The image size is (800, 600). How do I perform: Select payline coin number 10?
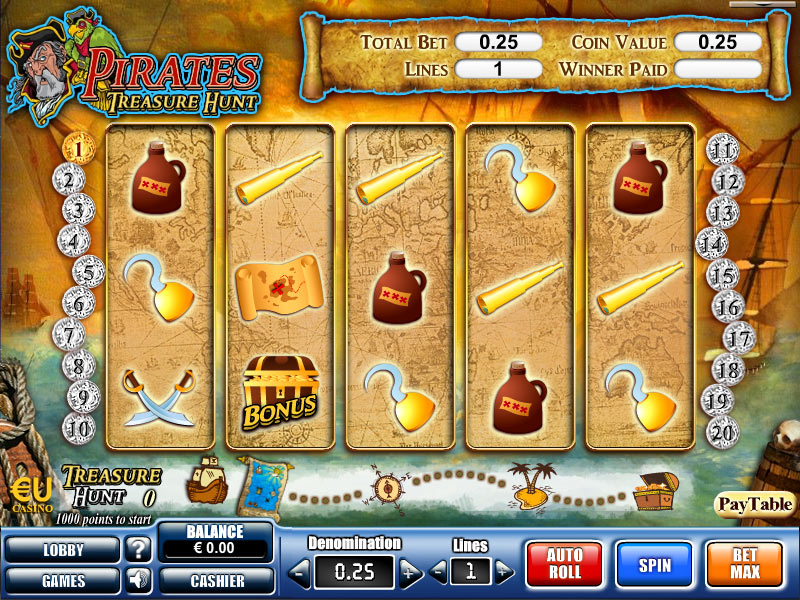pos(80,428)
